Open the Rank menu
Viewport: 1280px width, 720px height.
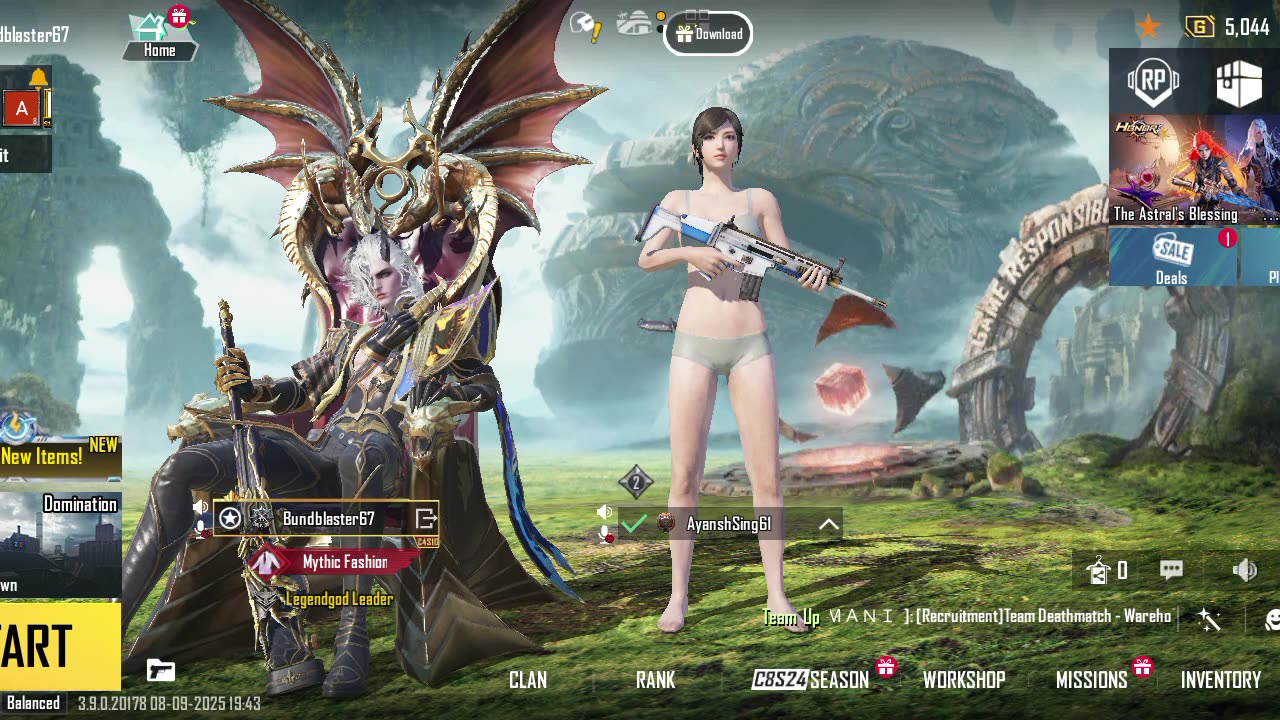[655, 680]
